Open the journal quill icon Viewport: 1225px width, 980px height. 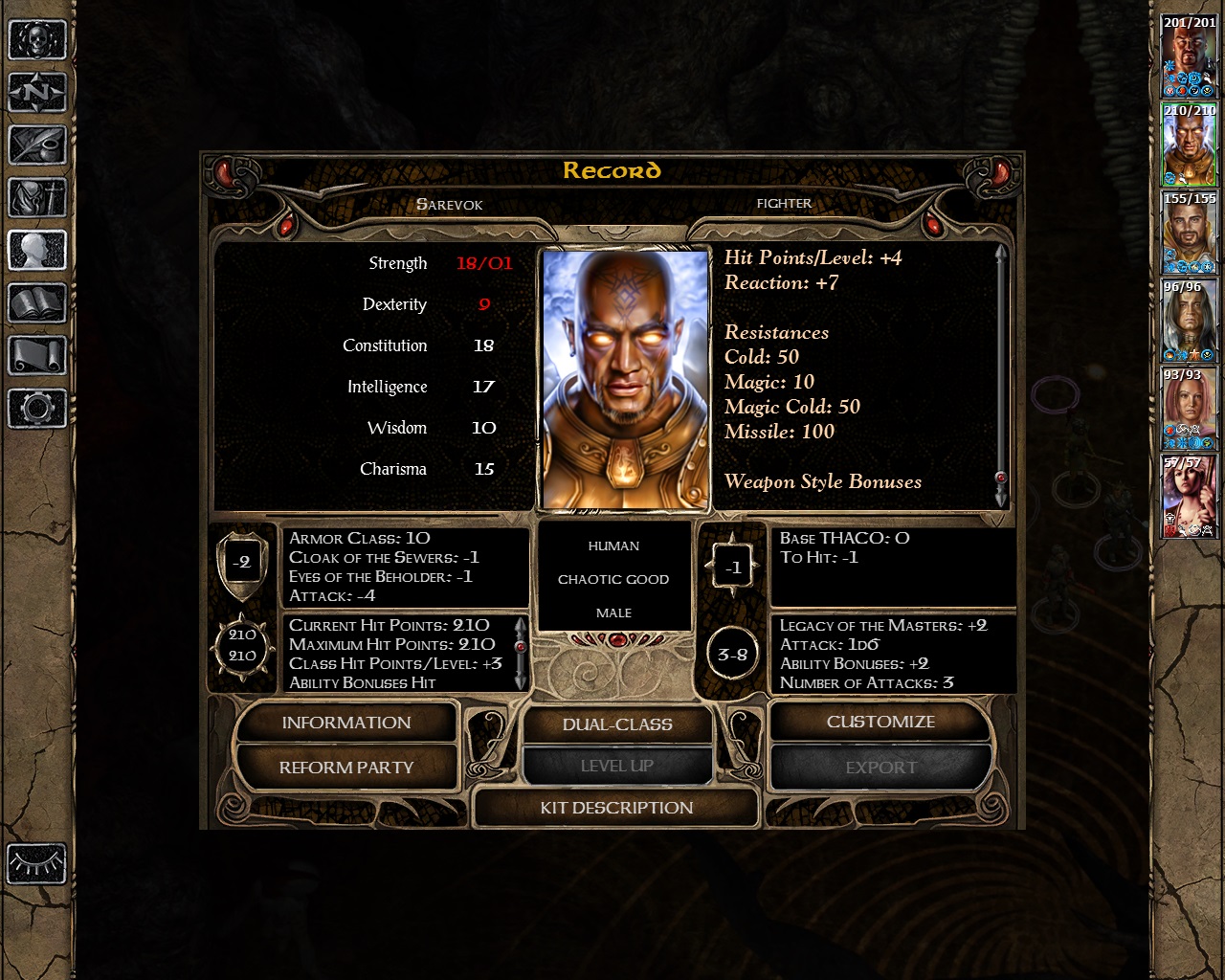point(37,145)
